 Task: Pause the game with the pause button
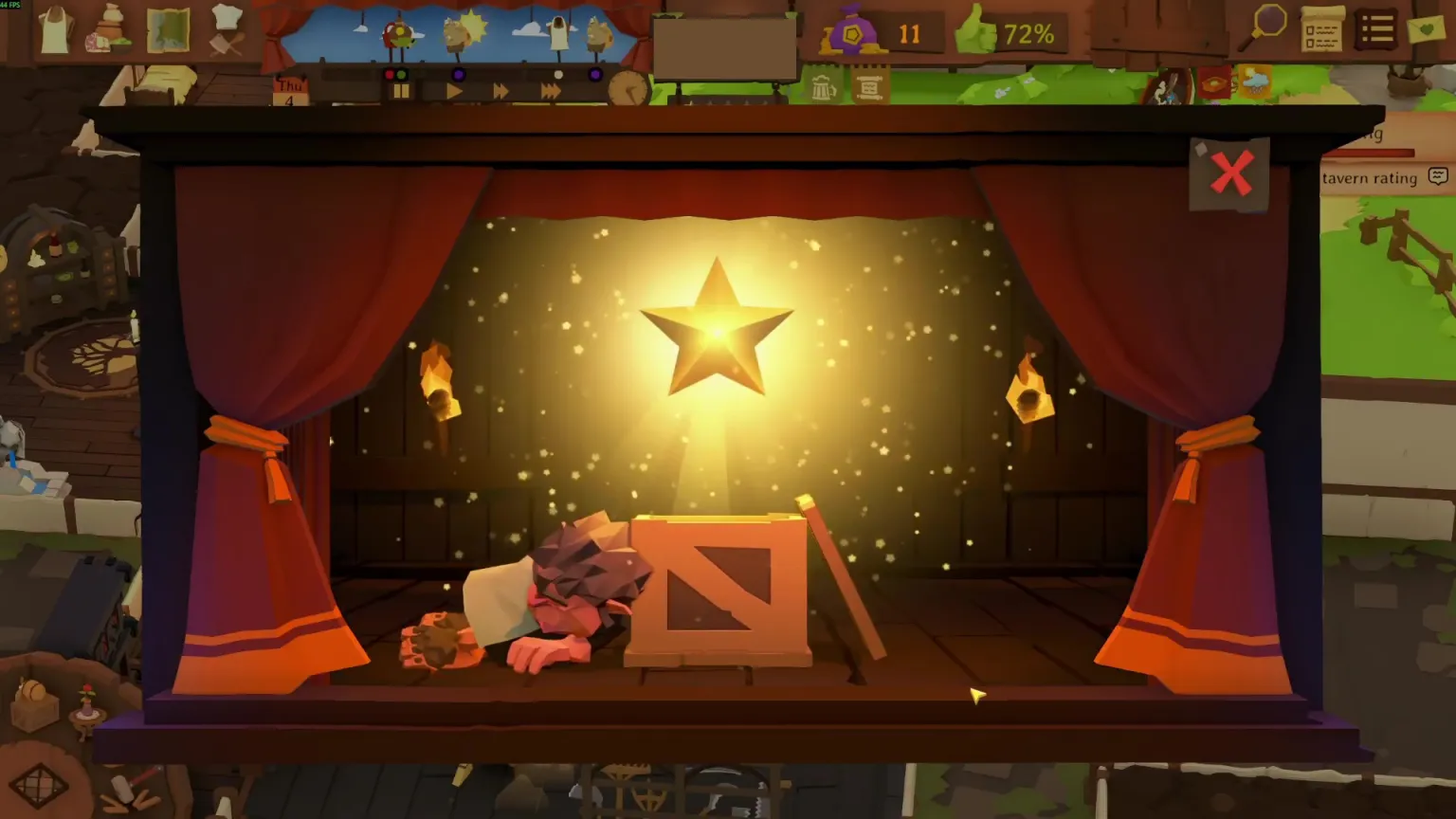(x=400, y=91)
